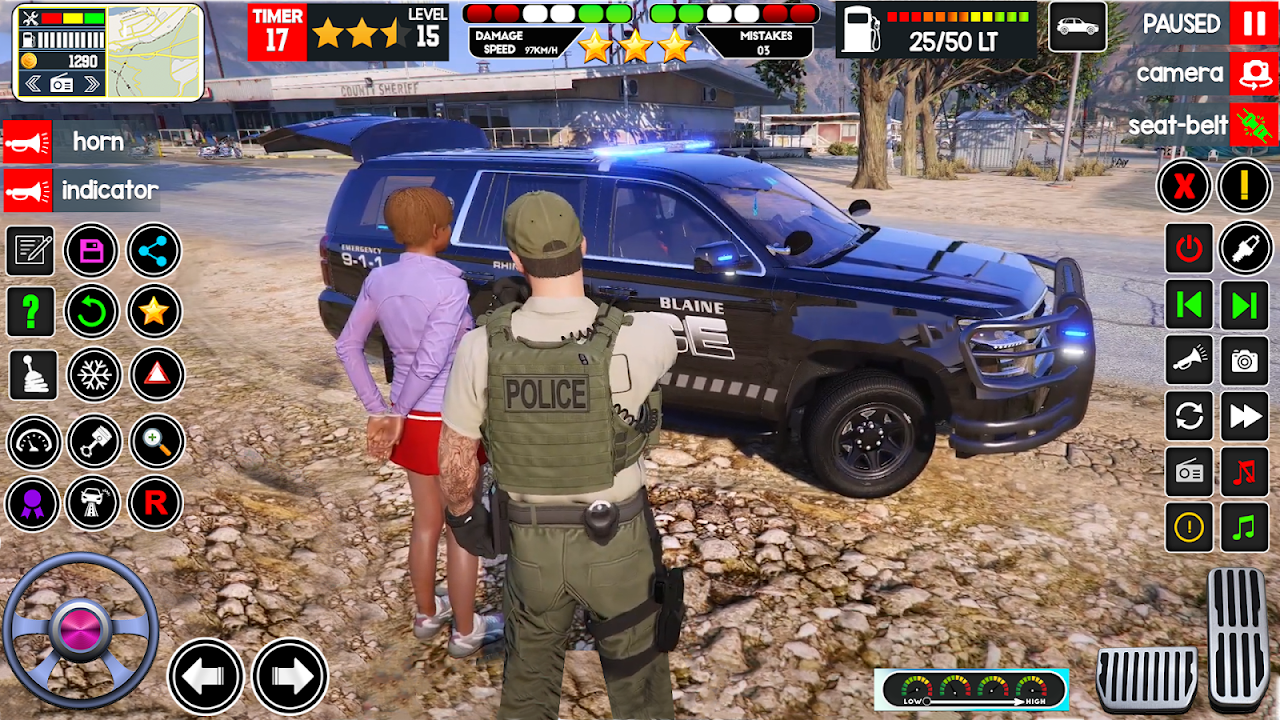Click the red power button
The width and height of the screenshot is (1280, 720).
pos(1189,249)
